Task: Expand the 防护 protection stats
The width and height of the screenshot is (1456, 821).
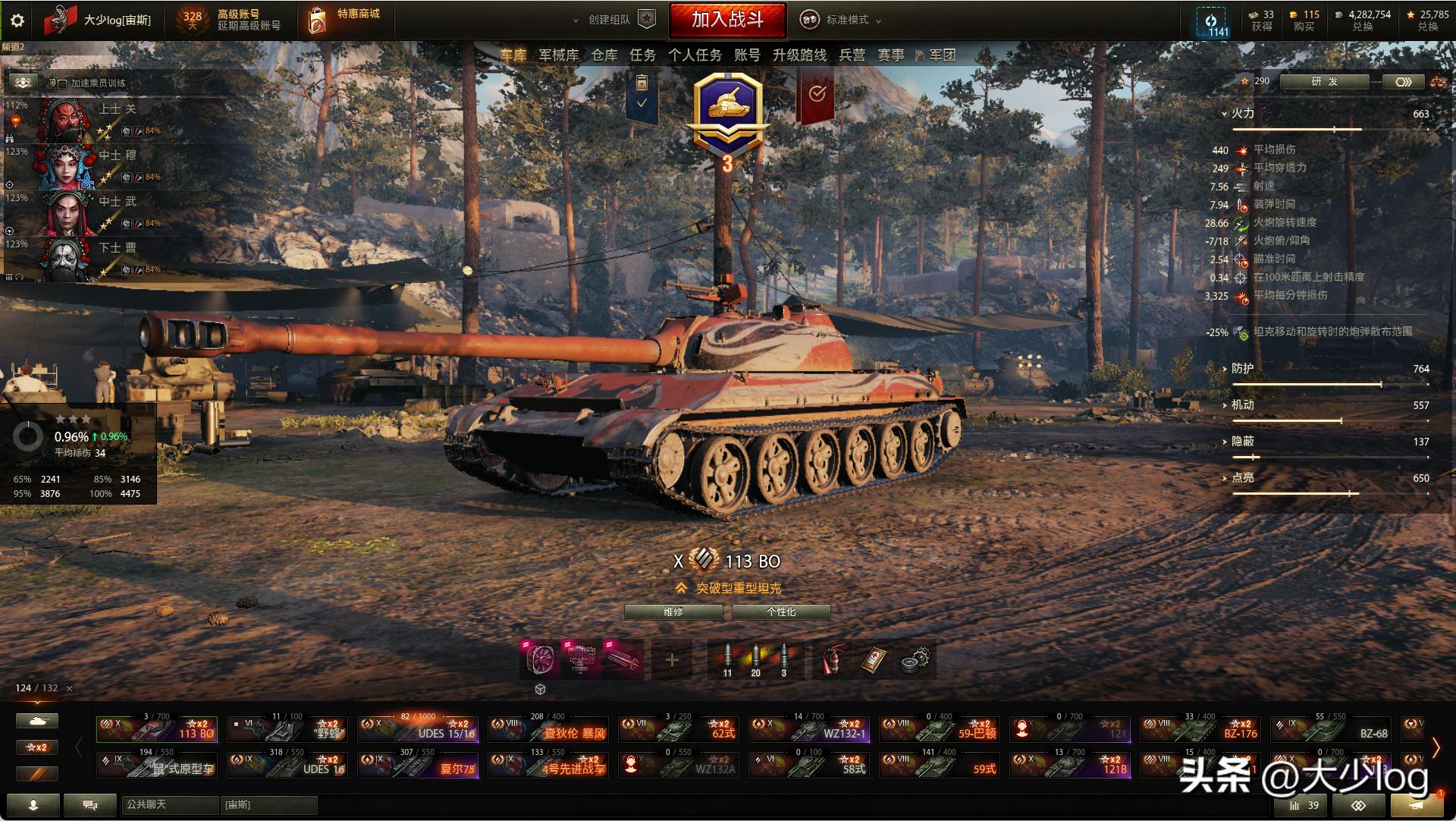Action: pos(1241,369)
